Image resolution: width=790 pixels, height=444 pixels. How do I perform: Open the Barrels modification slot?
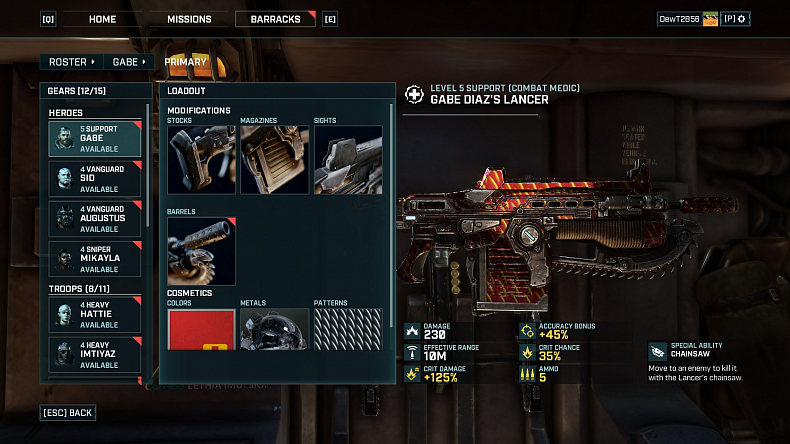point(201,251)
